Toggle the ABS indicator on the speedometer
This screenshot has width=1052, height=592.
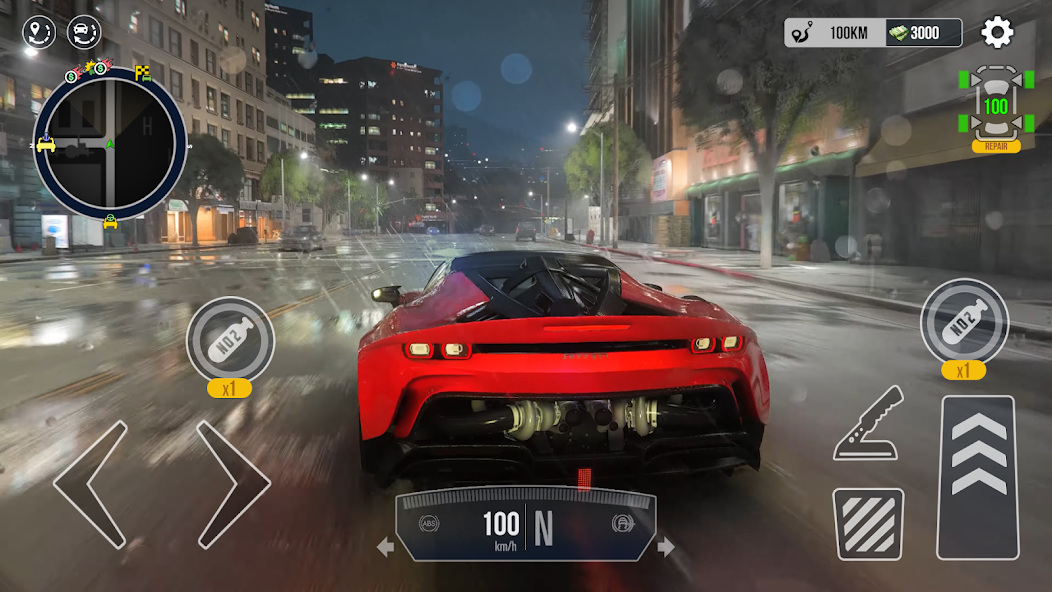[430, 523]
